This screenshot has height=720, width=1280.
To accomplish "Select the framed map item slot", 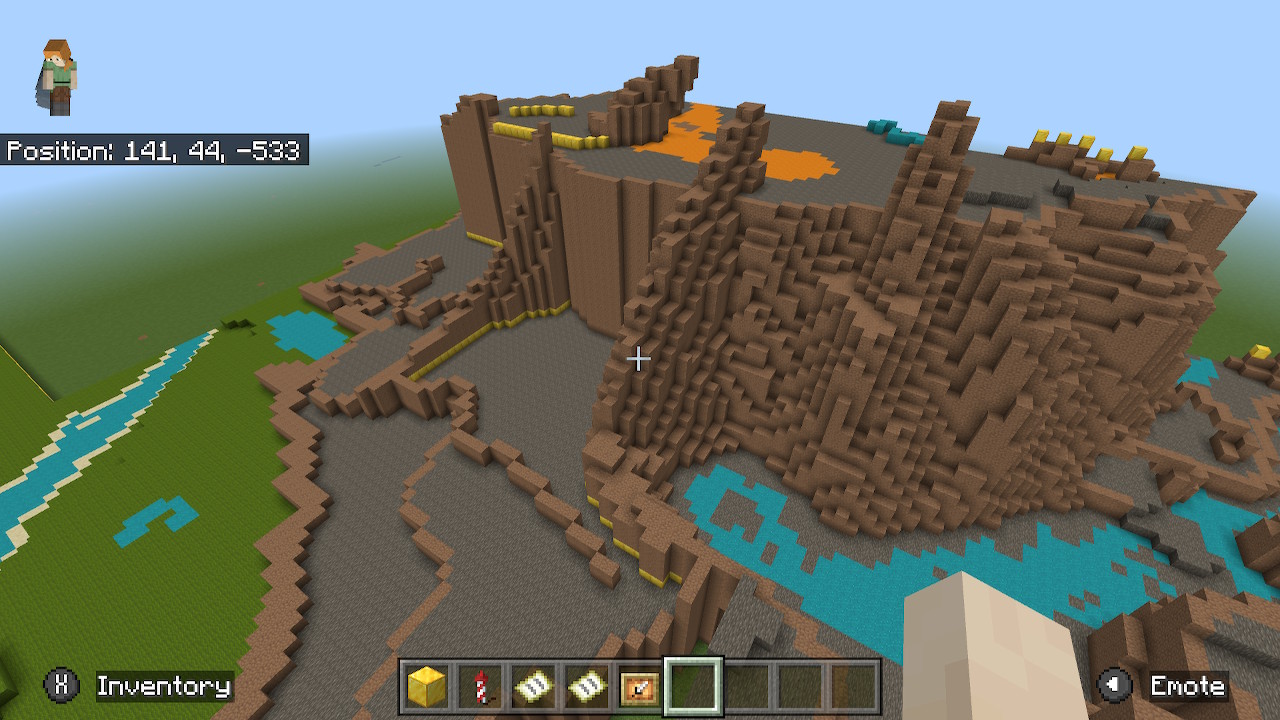I will 639,687.
